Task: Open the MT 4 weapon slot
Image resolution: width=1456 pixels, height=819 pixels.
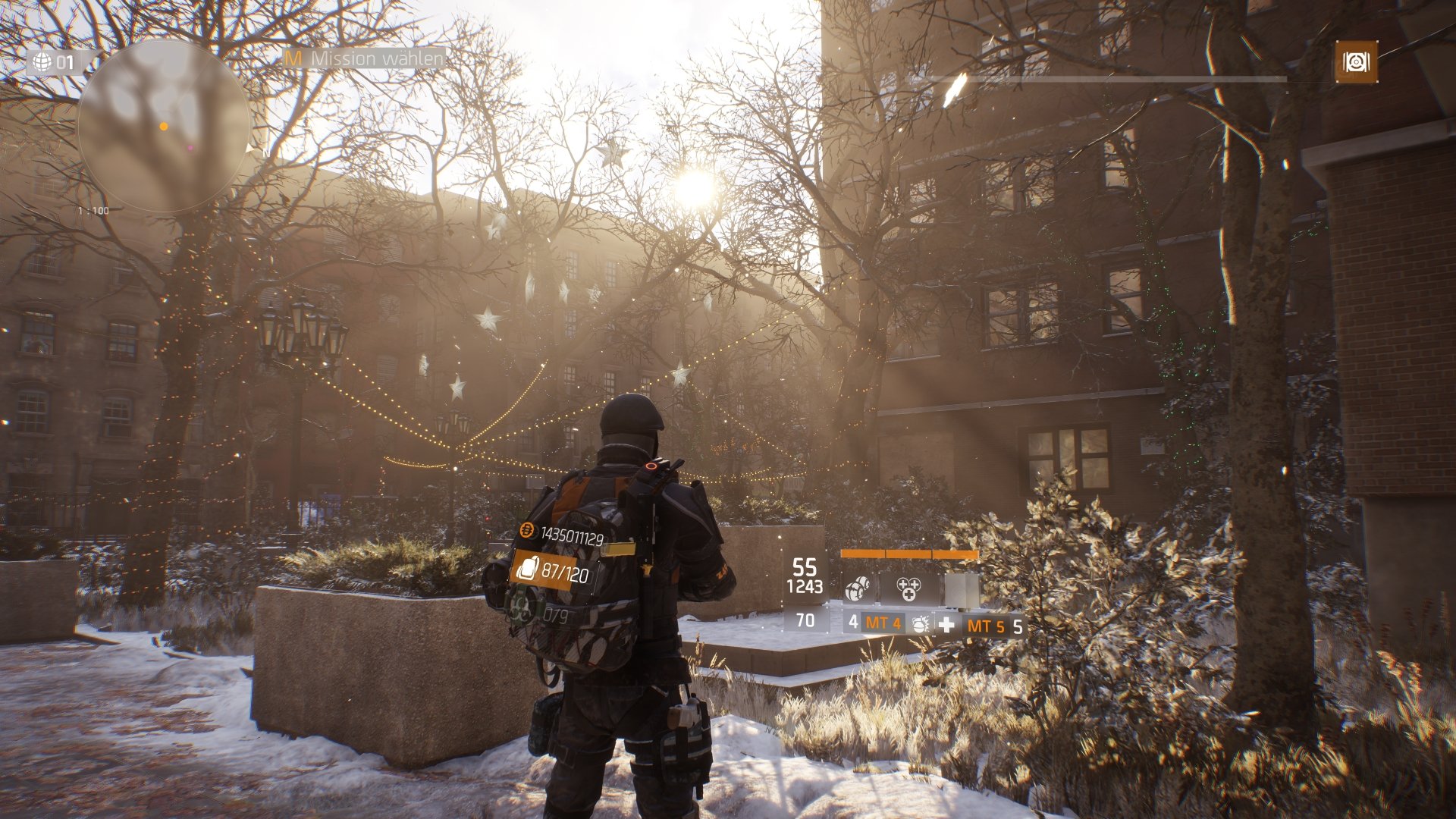Action: coord(882,625)
